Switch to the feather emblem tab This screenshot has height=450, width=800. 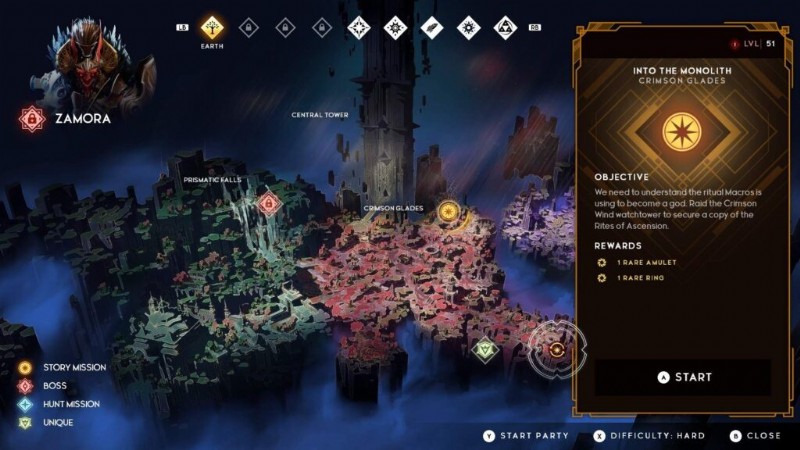431,27
